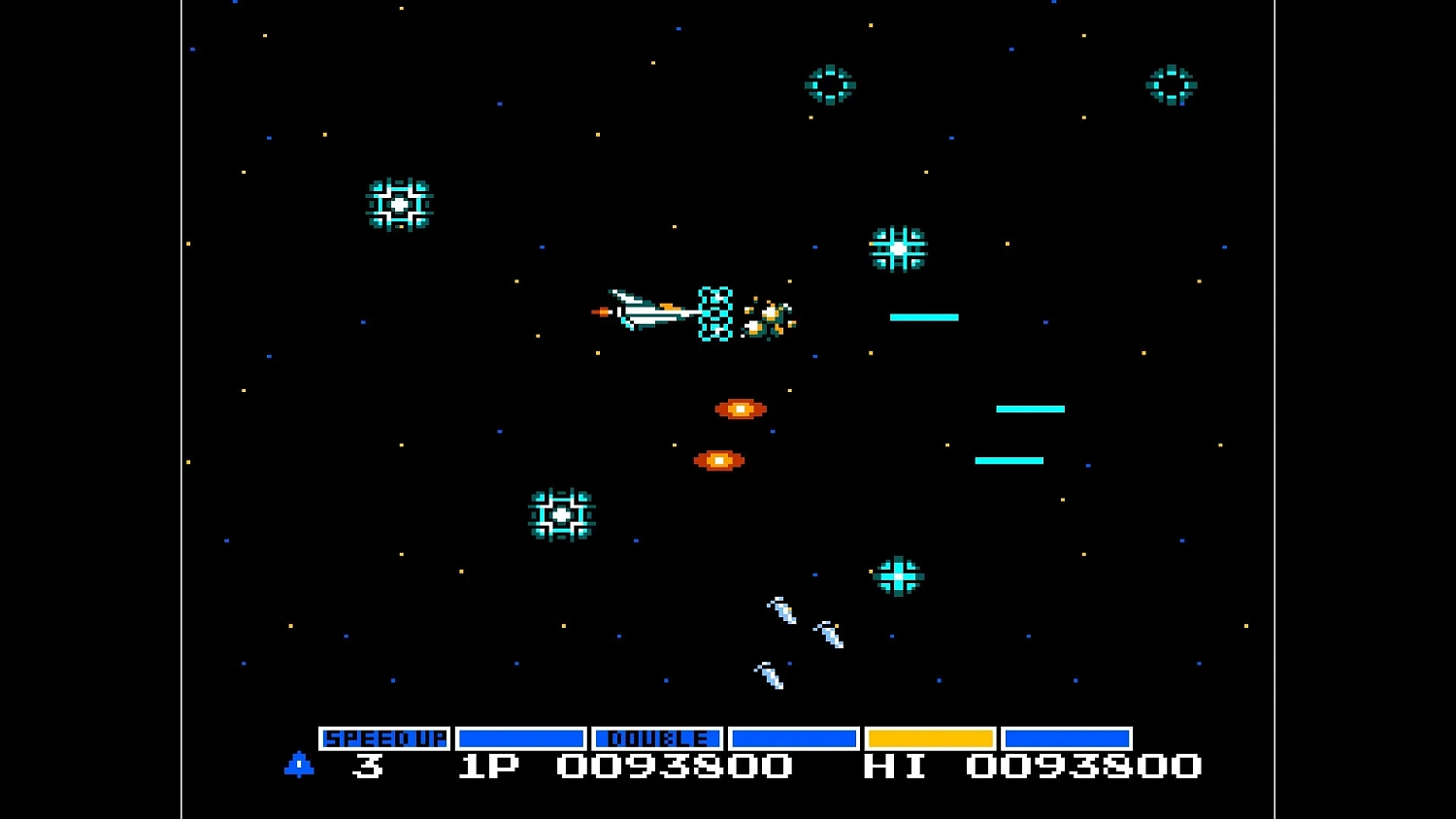The height and width of the screenshot is (819, 1456).
Task: Click the remaining lives counter showing 3
Action: click(367, 767)
